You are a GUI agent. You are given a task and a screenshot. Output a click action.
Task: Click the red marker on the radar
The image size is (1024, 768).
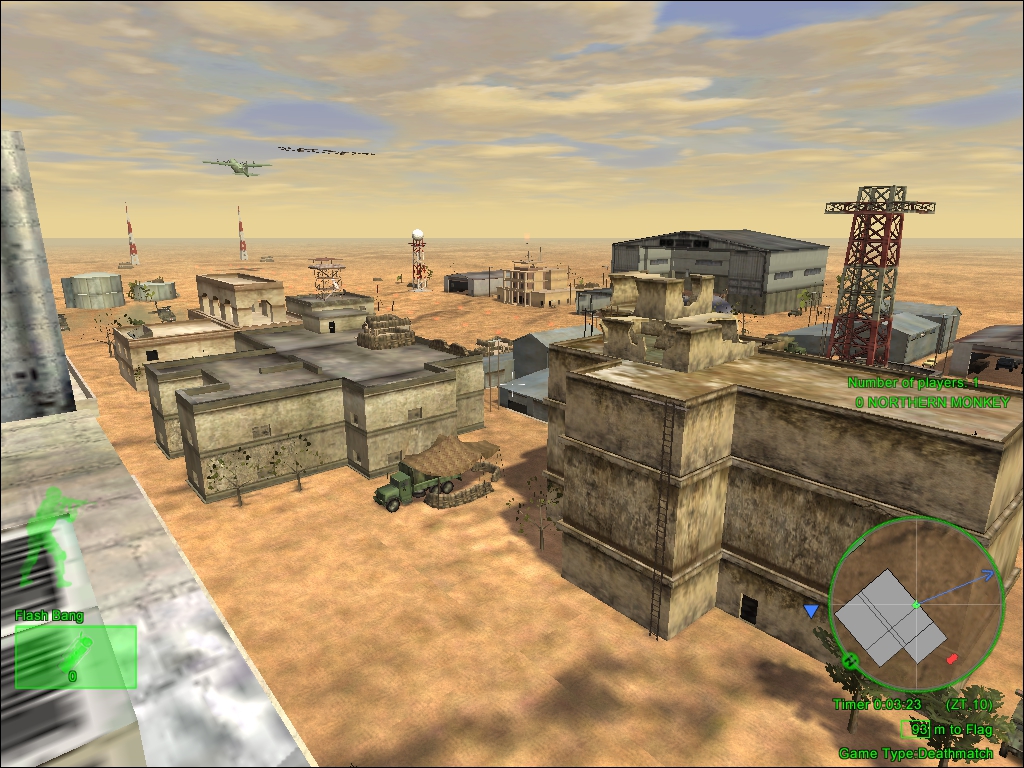(x=951, y=659)
